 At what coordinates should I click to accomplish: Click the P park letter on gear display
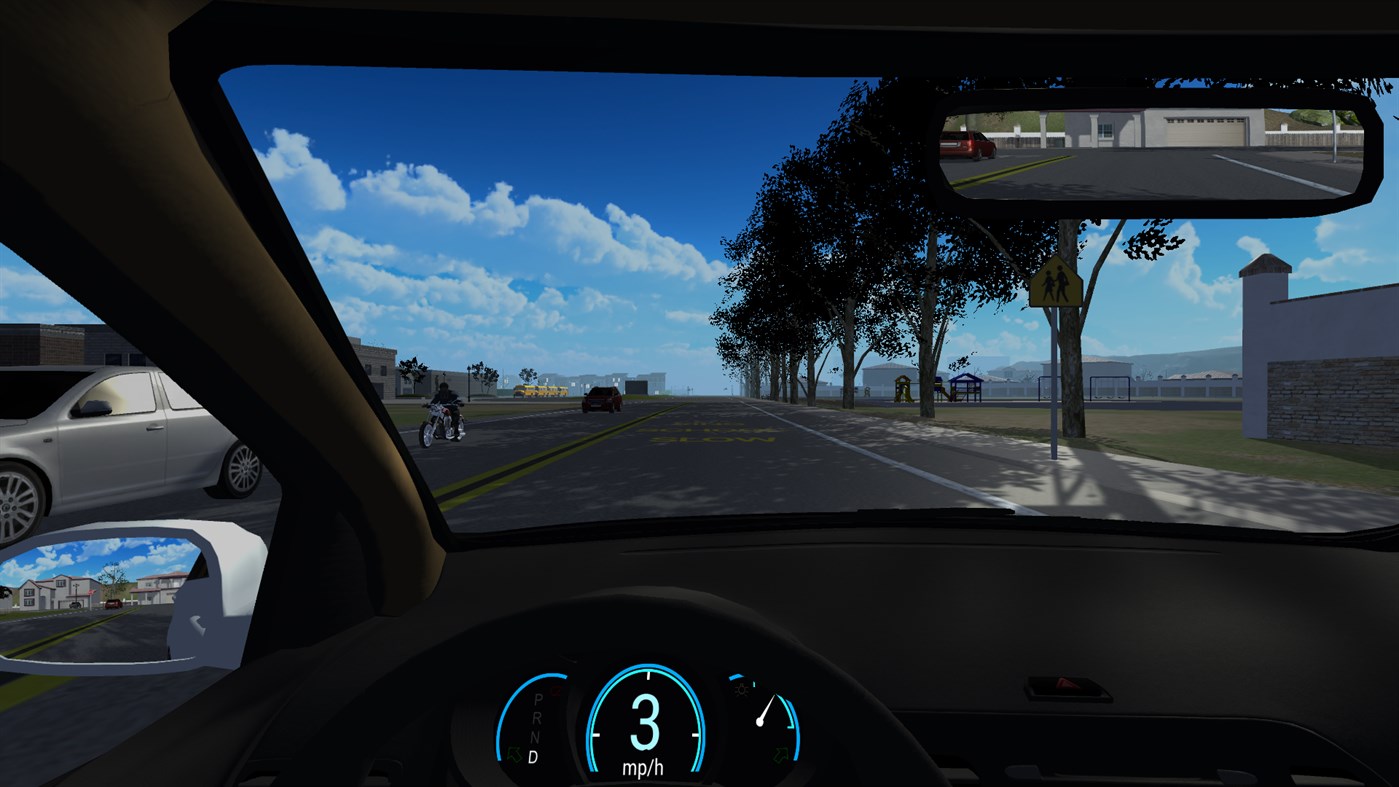tap(538, 698)
